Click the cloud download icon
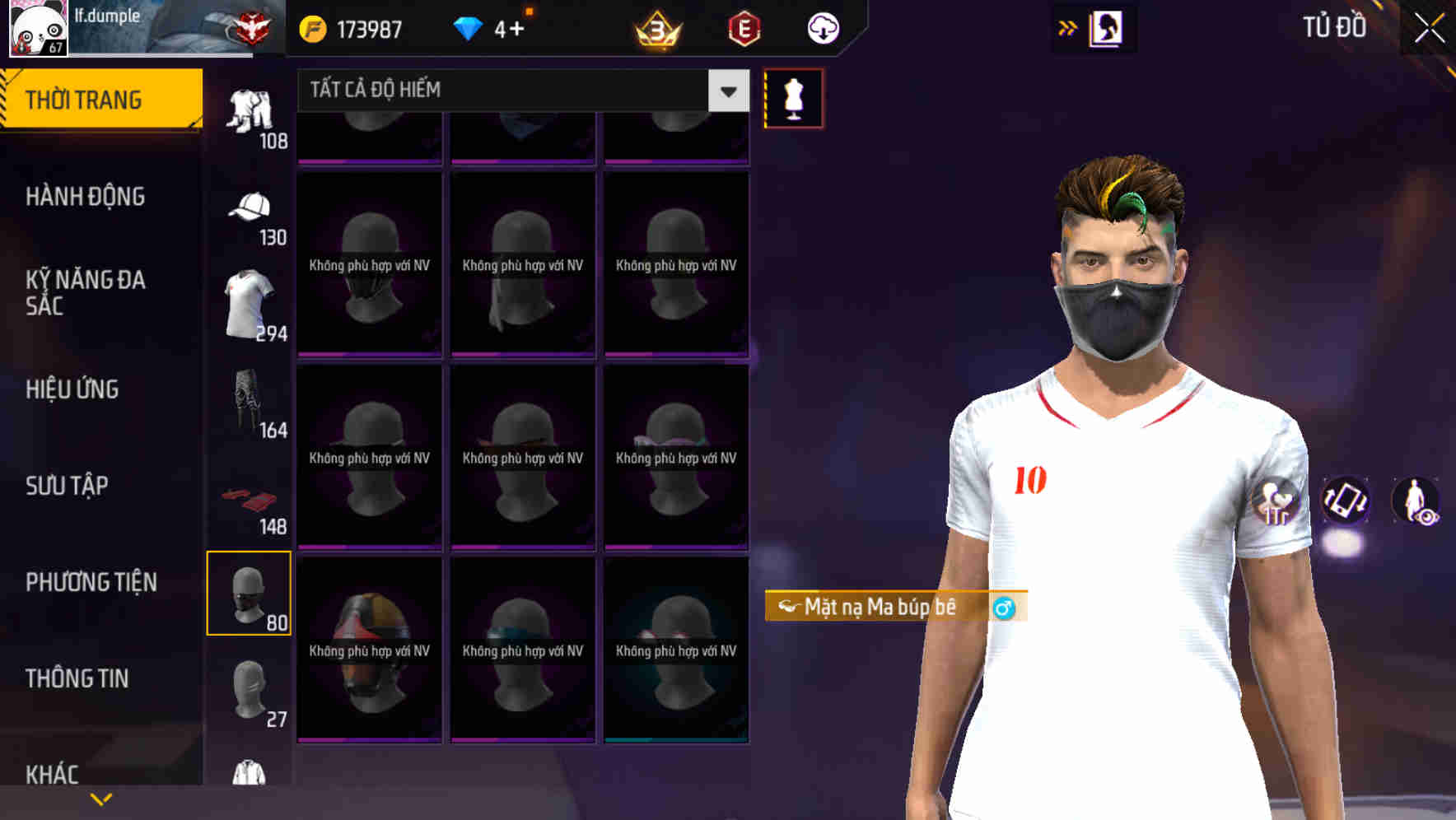 (823, 28)
